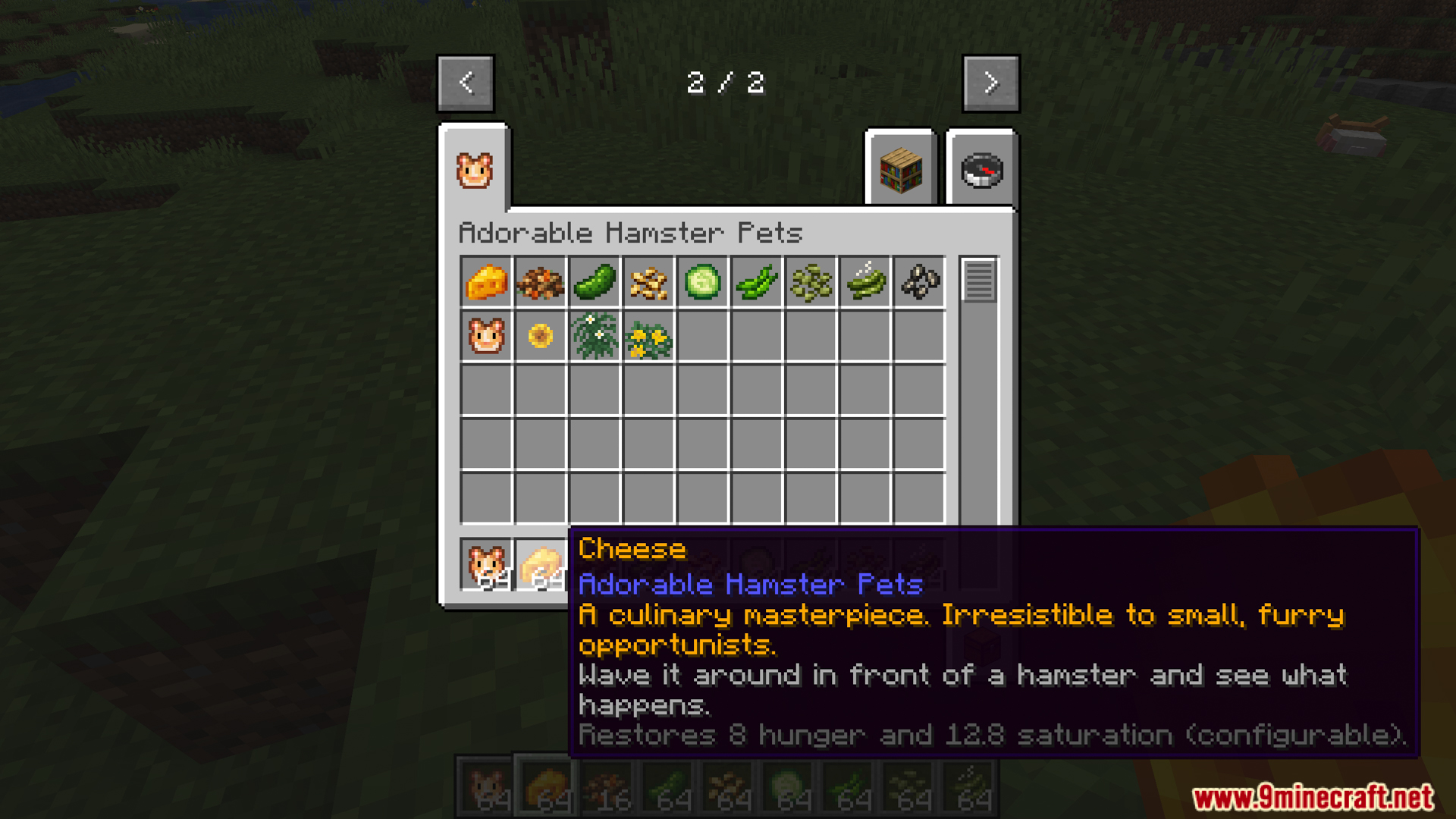
Task: Choose the pale tan seeds item
Action: click(x=649, y=282)
